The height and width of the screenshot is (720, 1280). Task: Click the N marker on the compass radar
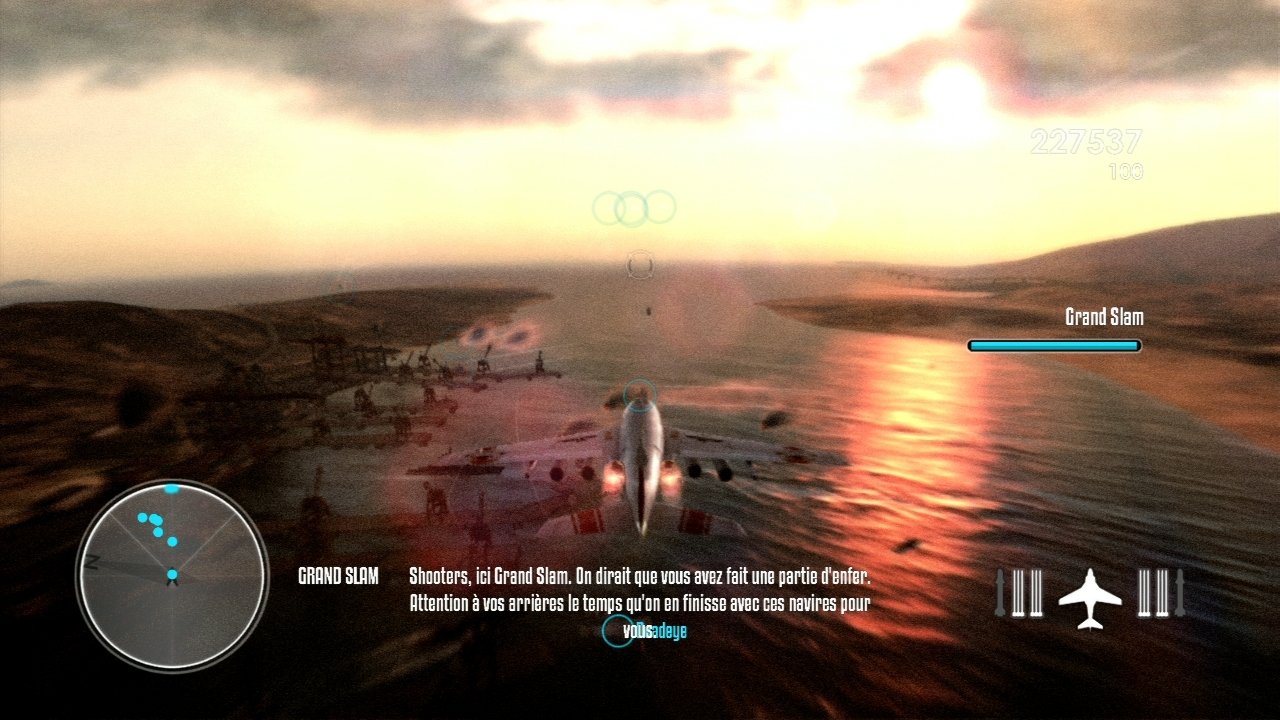[x=91, y=561]
